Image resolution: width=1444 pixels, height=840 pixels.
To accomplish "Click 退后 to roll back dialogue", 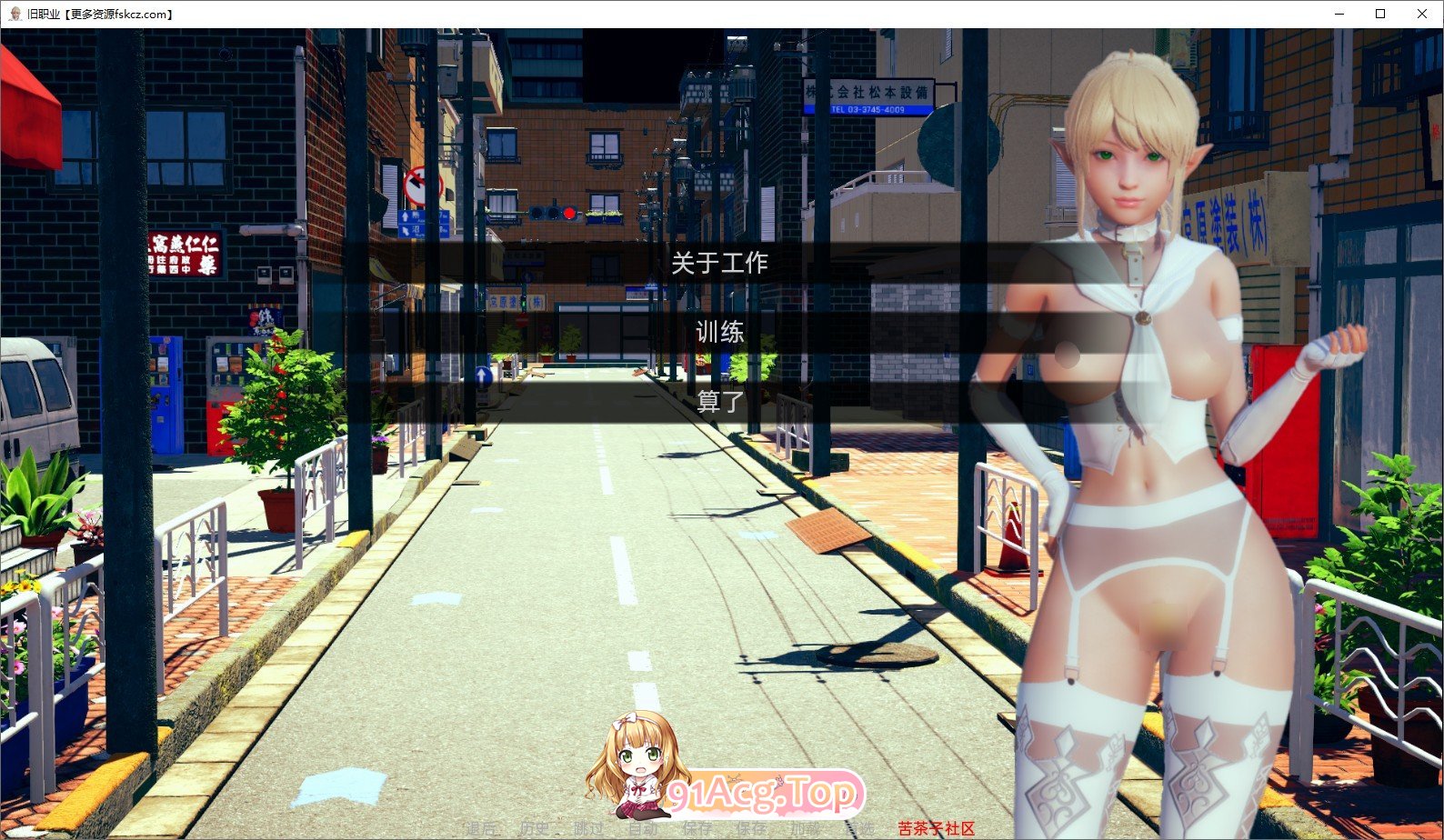I will pyautogui.click(x=482, y=829).
